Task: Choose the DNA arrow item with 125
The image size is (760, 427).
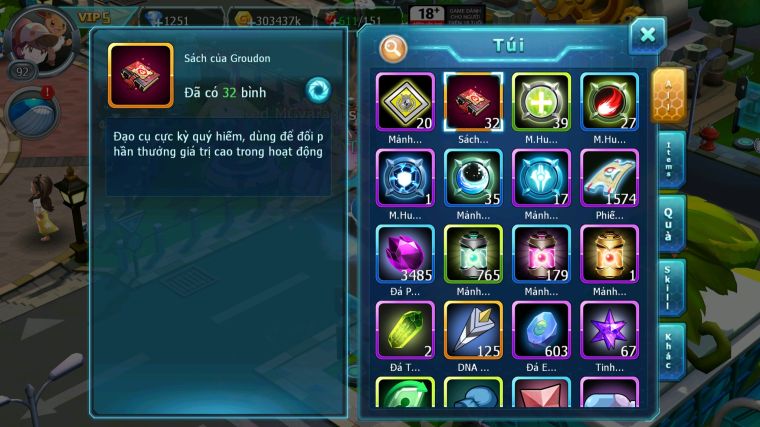Action: (x=473, y=330)
